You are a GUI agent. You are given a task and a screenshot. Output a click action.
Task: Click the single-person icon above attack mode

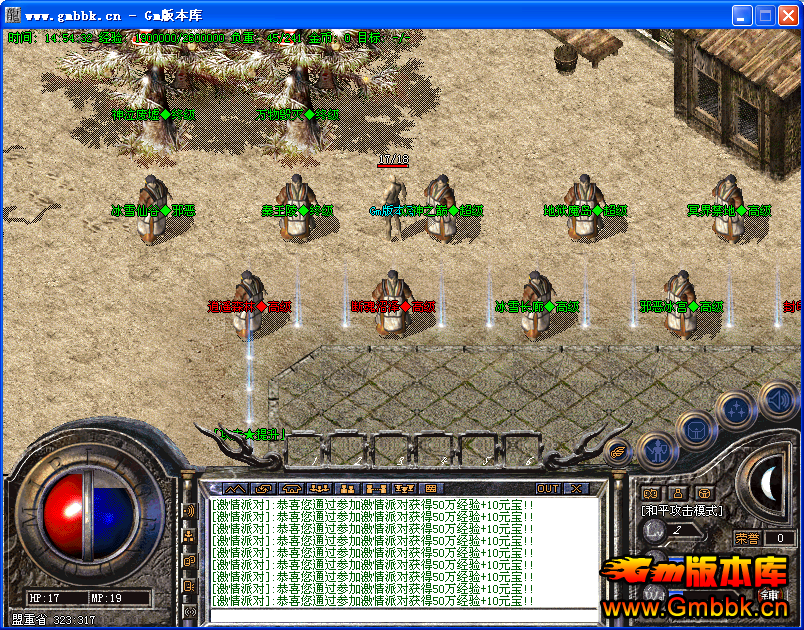[x=678, y=492]
